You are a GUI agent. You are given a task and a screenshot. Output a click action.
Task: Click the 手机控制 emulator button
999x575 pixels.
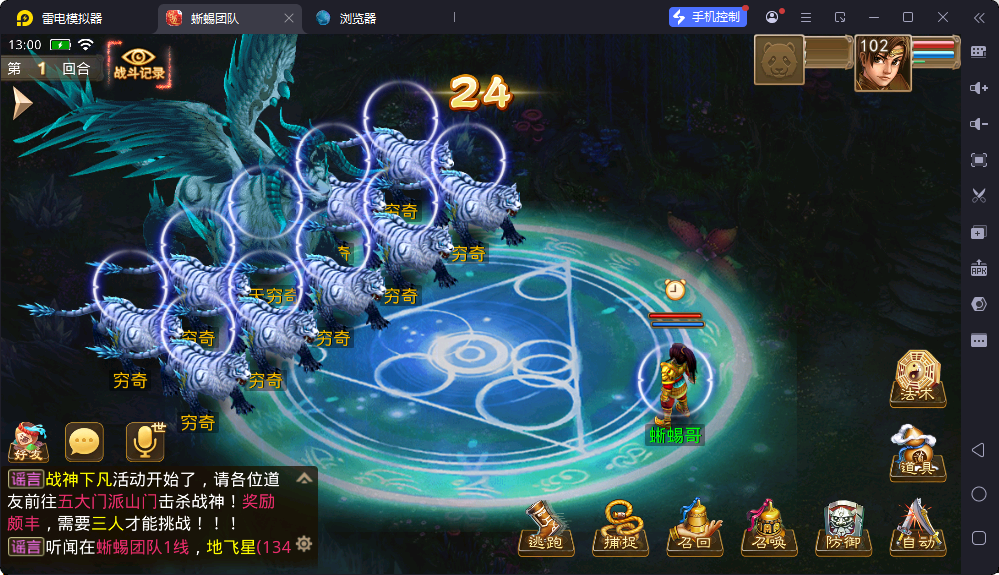point(707,17)
